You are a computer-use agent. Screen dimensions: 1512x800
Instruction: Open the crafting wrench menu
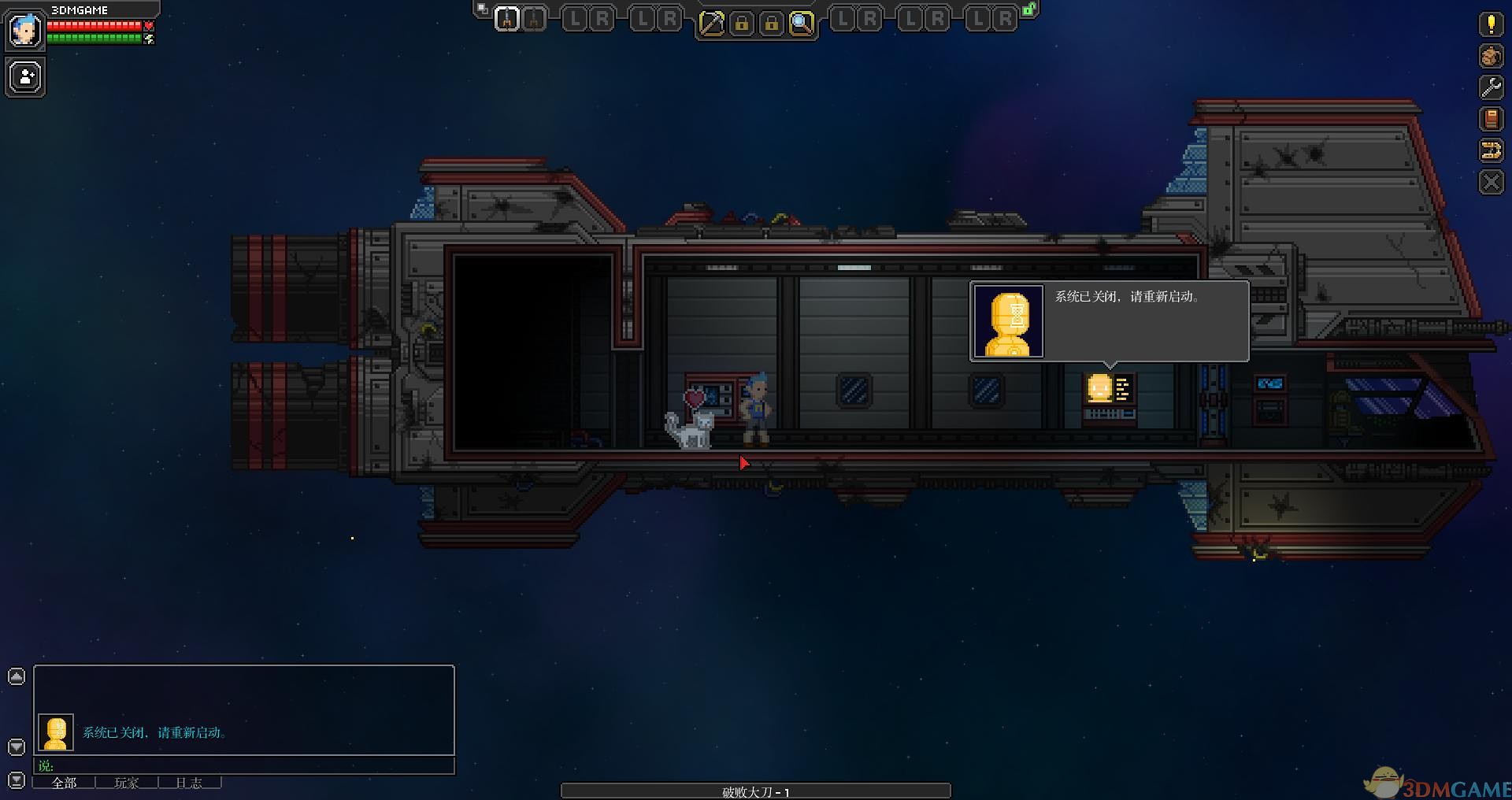tap(1491, 87)
